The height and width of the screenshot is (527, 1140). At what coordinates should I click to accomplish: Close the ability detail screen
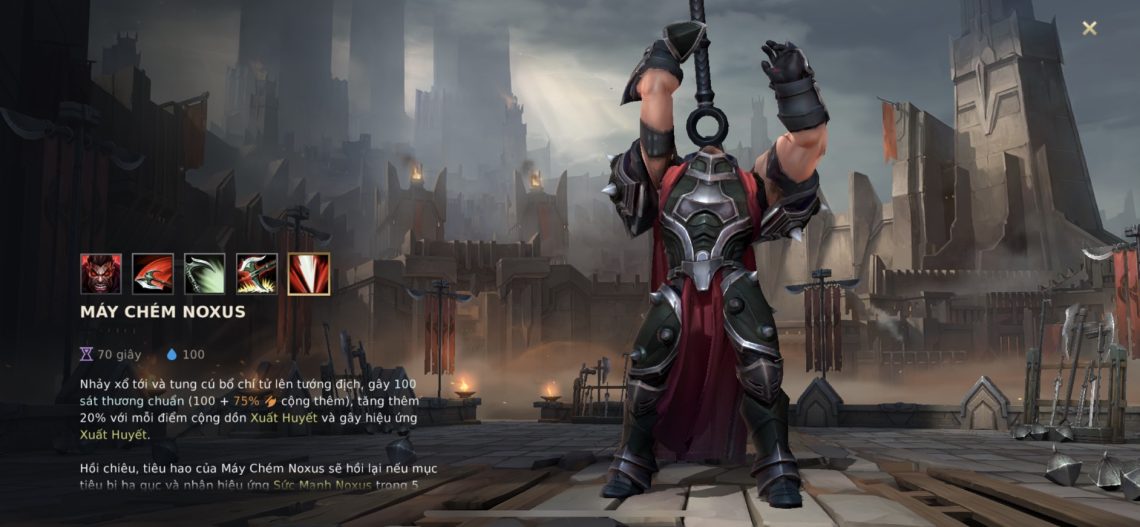[x=1089, y=28]
